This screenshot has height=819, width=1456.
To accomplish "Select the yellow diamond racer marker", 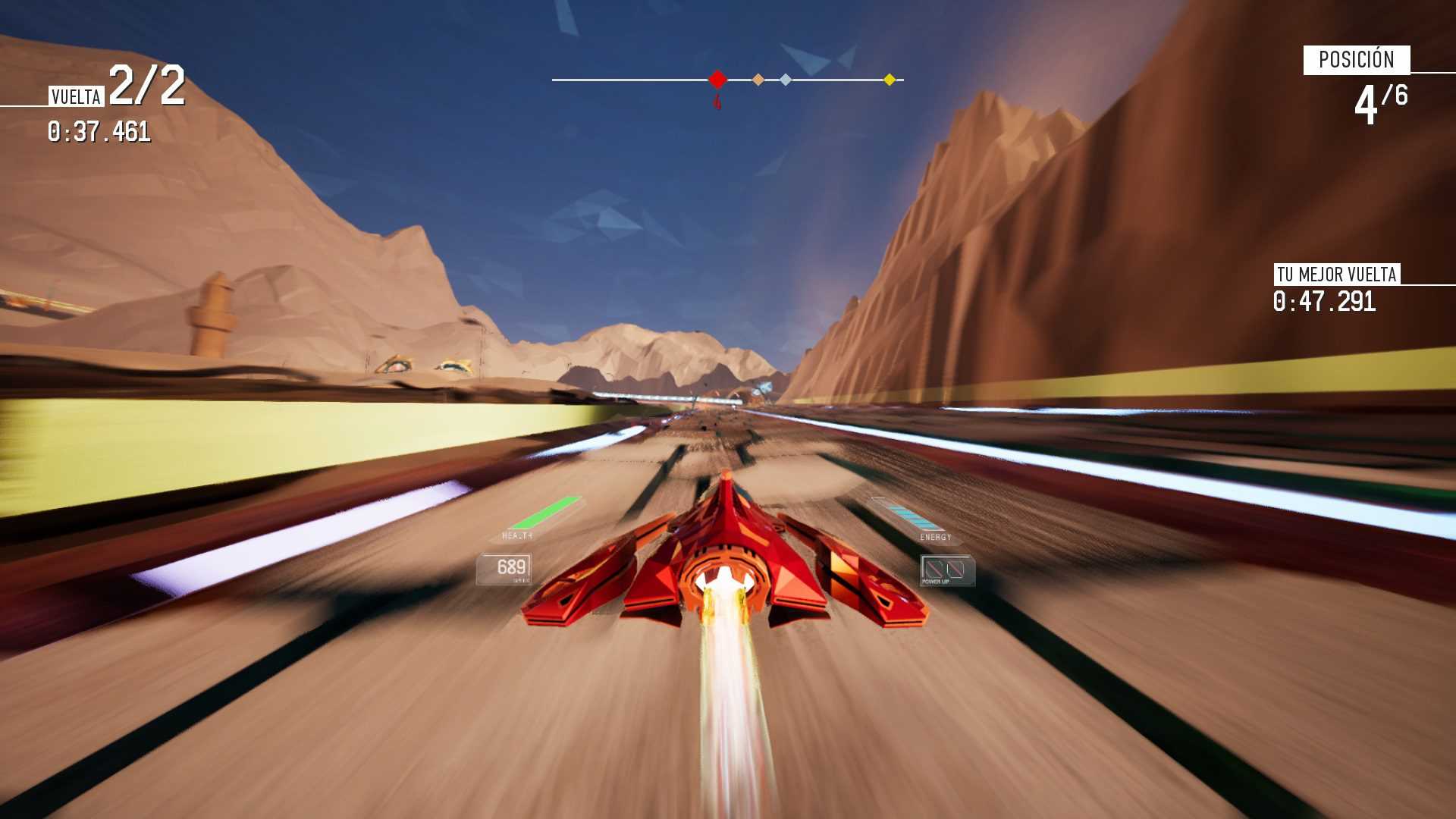I will 890,80.
